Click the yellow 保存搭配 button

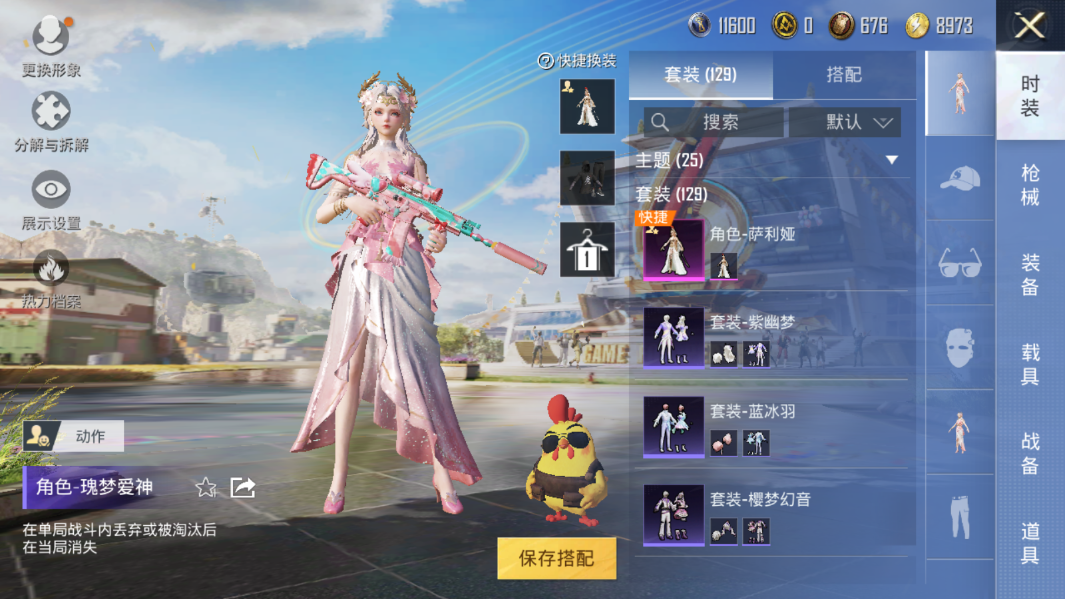[556, 559]
